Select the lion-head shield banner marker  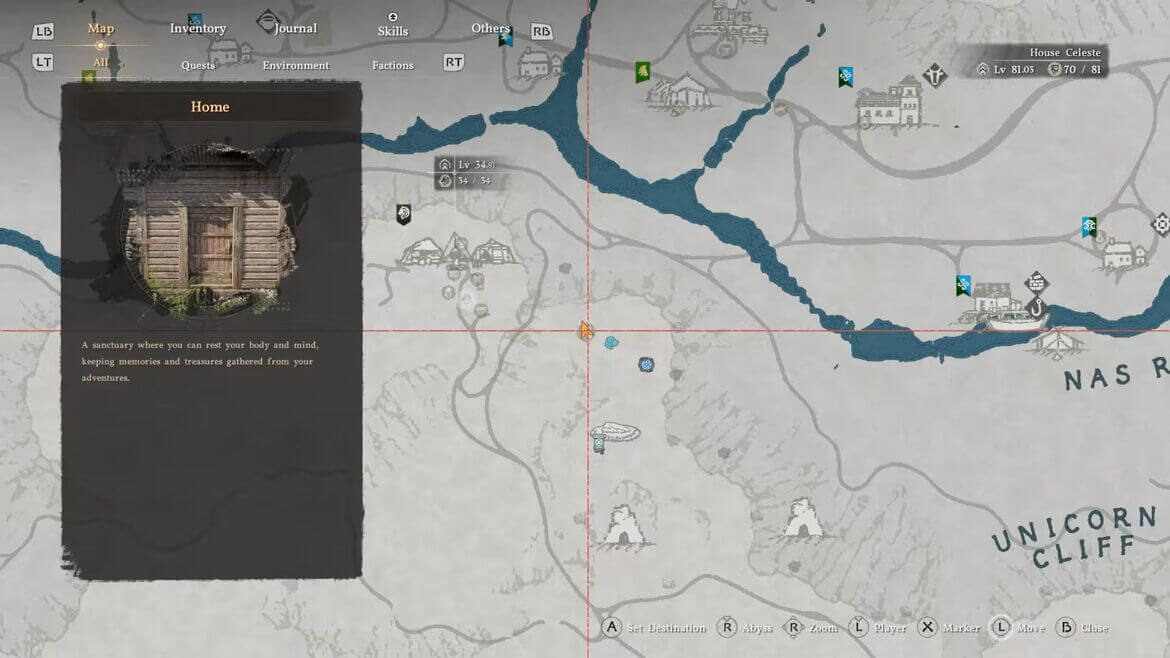click(403, 213)
